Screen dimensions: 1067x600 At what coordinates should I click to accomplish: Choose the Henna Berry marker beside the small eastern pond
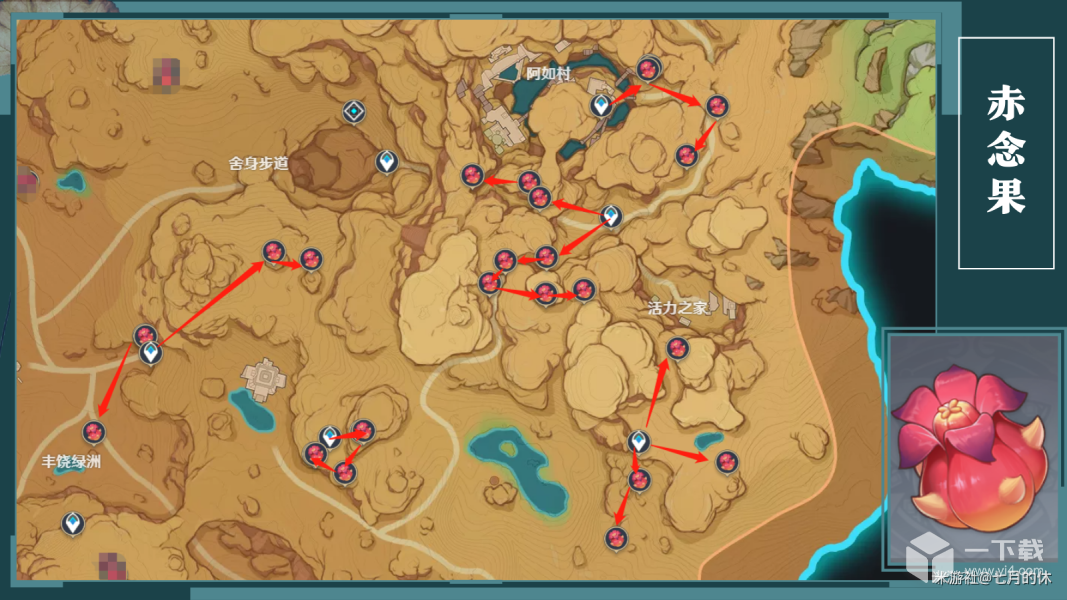727,461
